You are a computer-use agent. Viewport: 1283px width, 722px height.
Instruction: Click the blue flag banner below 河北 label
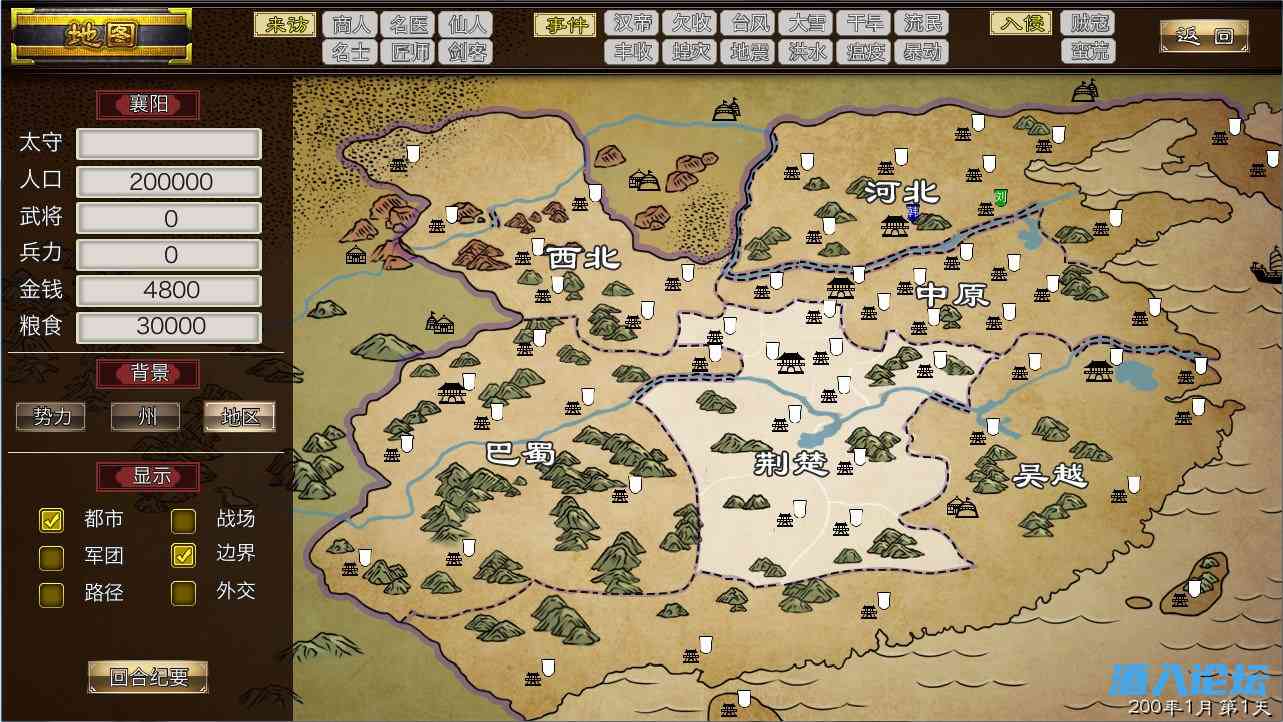pos(913,212)
